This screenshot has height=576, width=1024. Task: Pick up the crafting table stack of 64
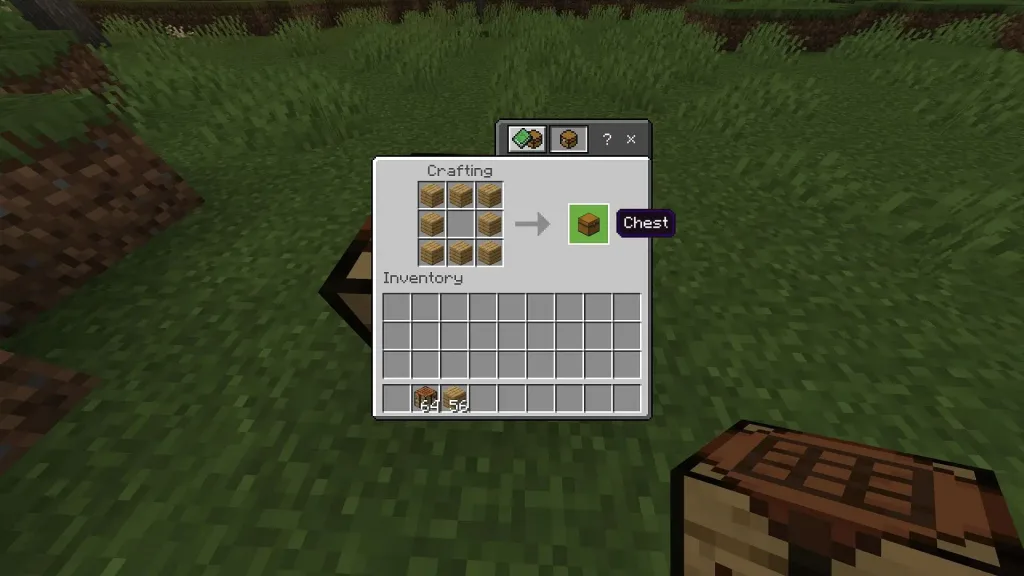(x=426, y=398)
